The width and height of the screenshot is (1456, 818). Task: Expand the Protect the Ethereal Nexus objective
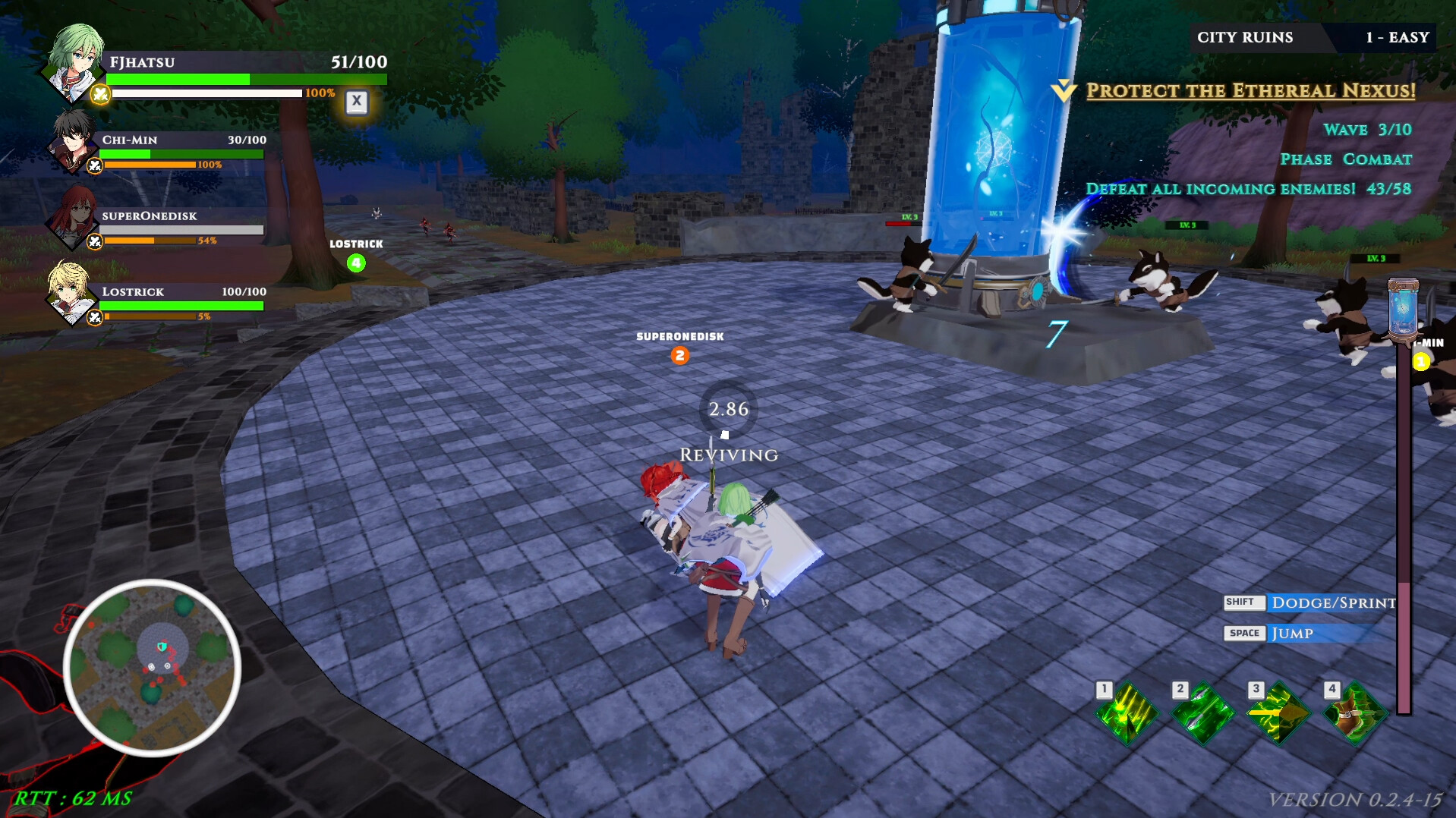(x=1250, y=90)
